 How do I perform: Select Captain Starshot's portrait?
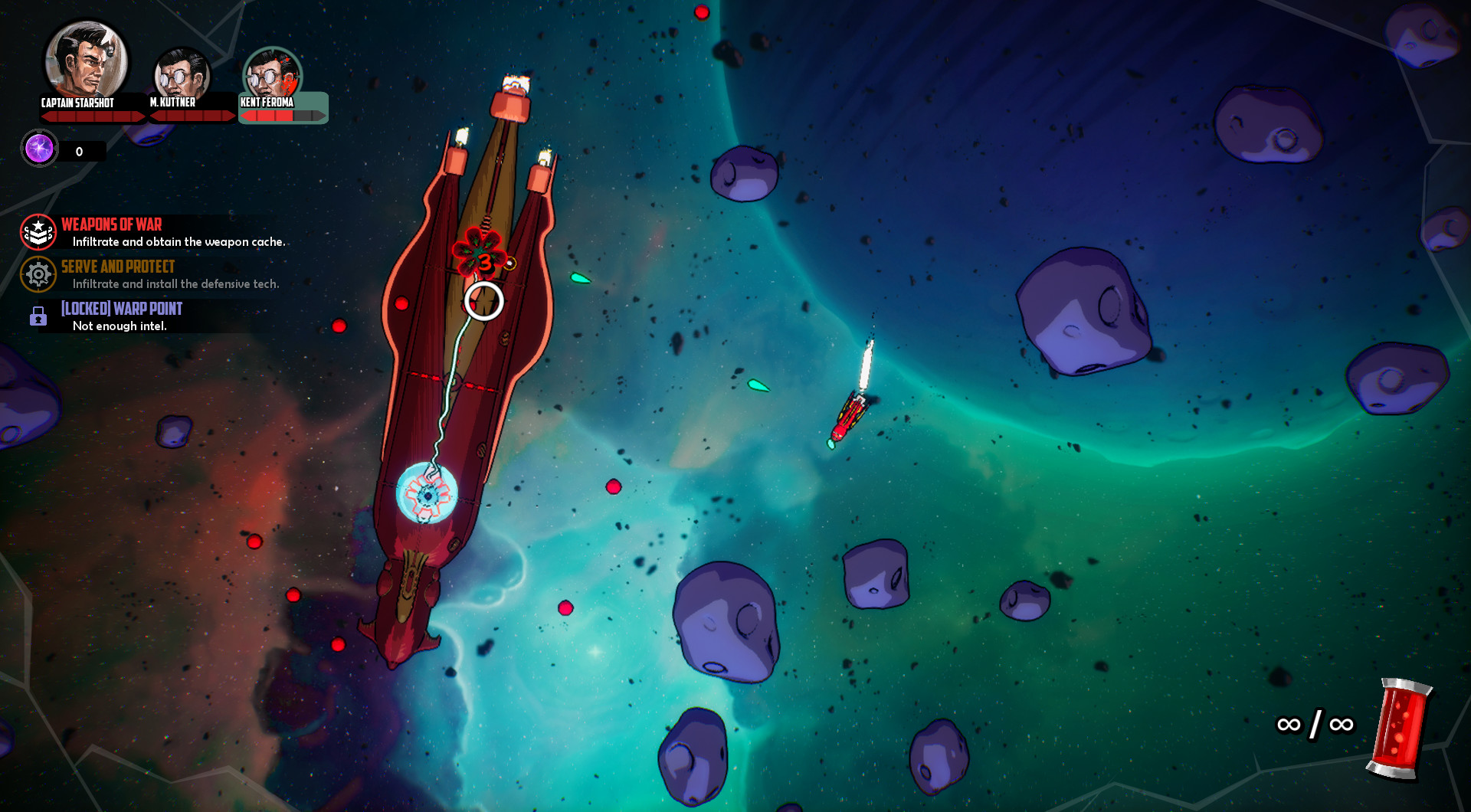pyautogui.click(x=86, y=61)
